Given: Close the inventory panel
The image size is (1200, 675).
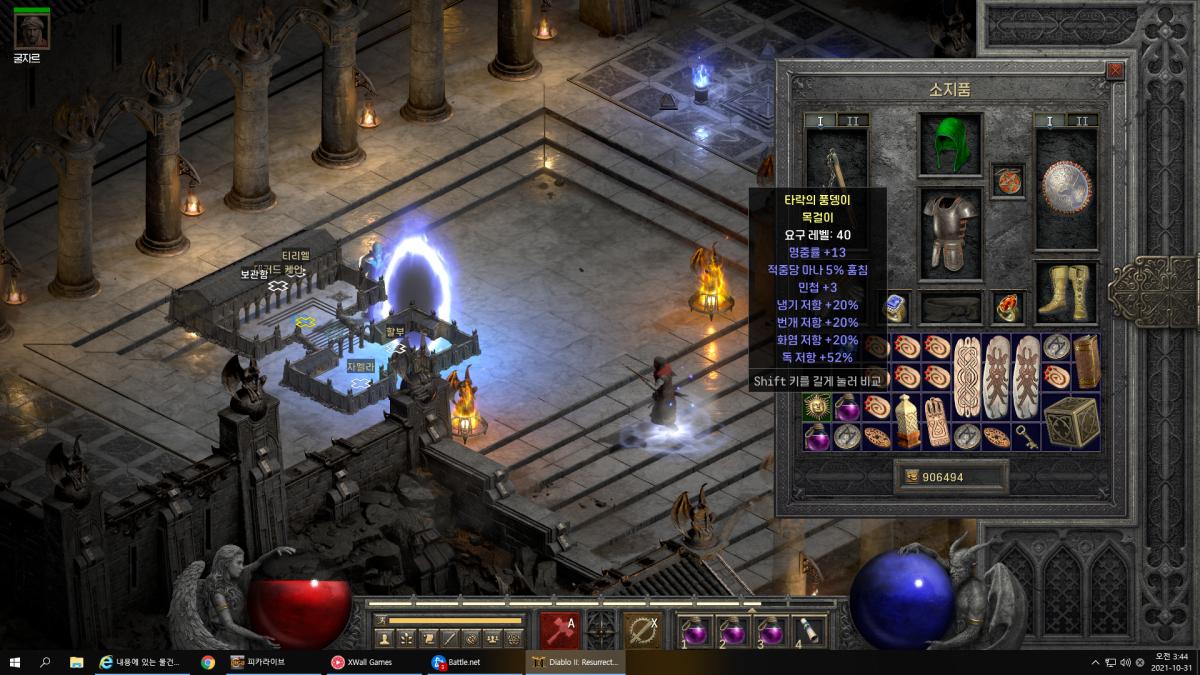Looking at the screenshot, I should 1115,71.
